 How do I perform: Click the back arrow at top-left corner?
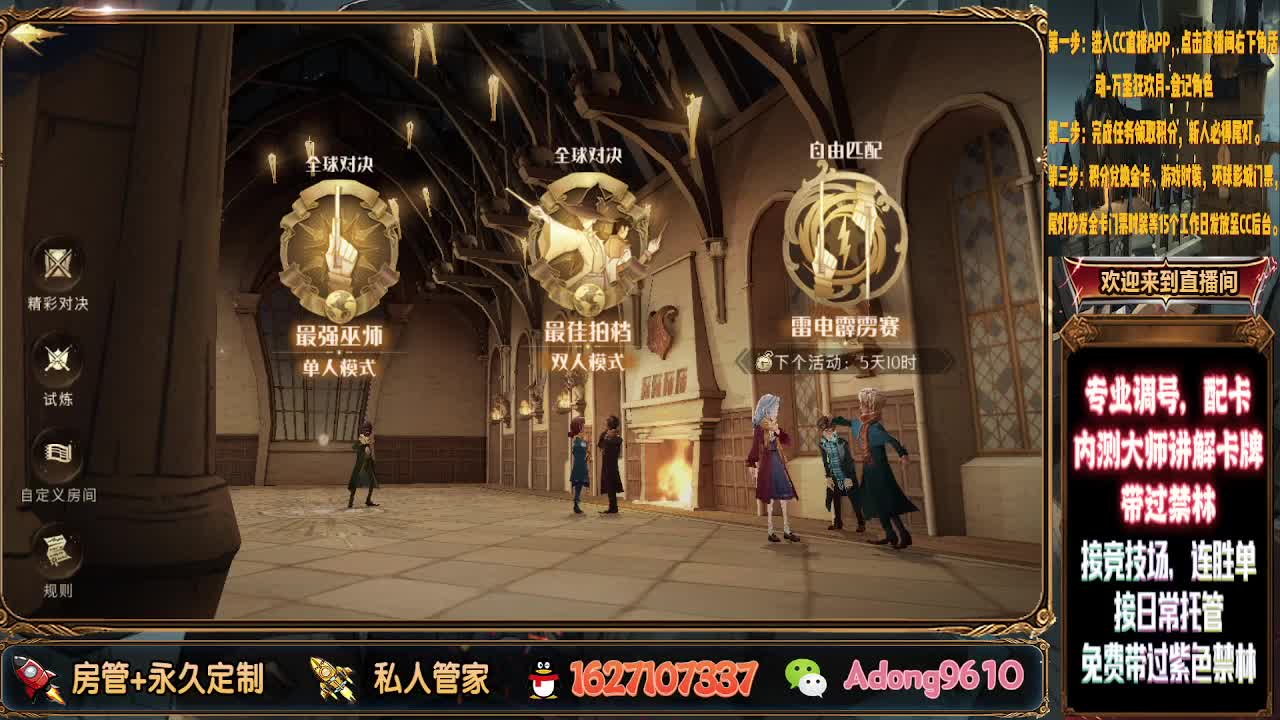tap(28, 34)
